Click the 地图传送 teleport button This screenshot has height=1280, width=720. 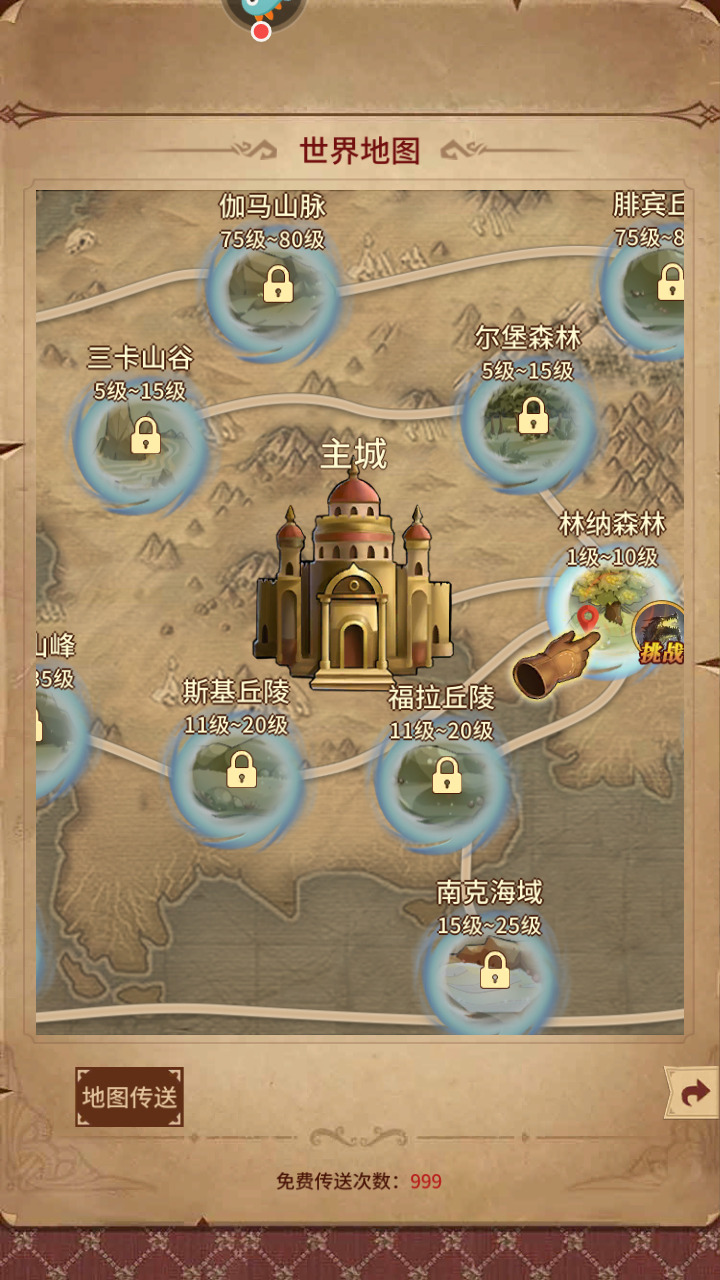click(130, 1097)
